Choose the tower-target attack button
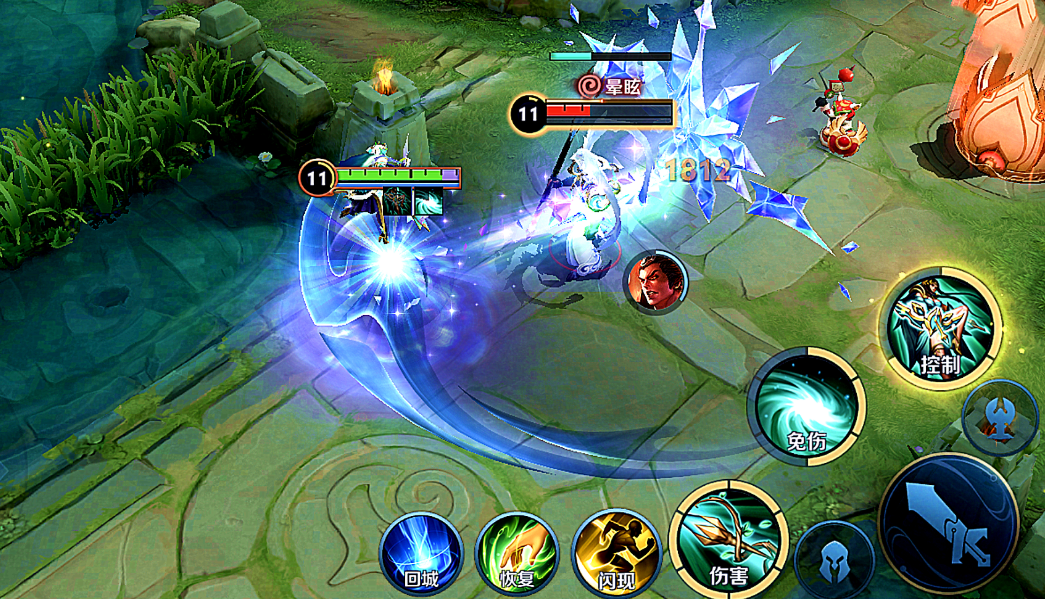This screenshot has height=599, width=1045. (999, 418)
